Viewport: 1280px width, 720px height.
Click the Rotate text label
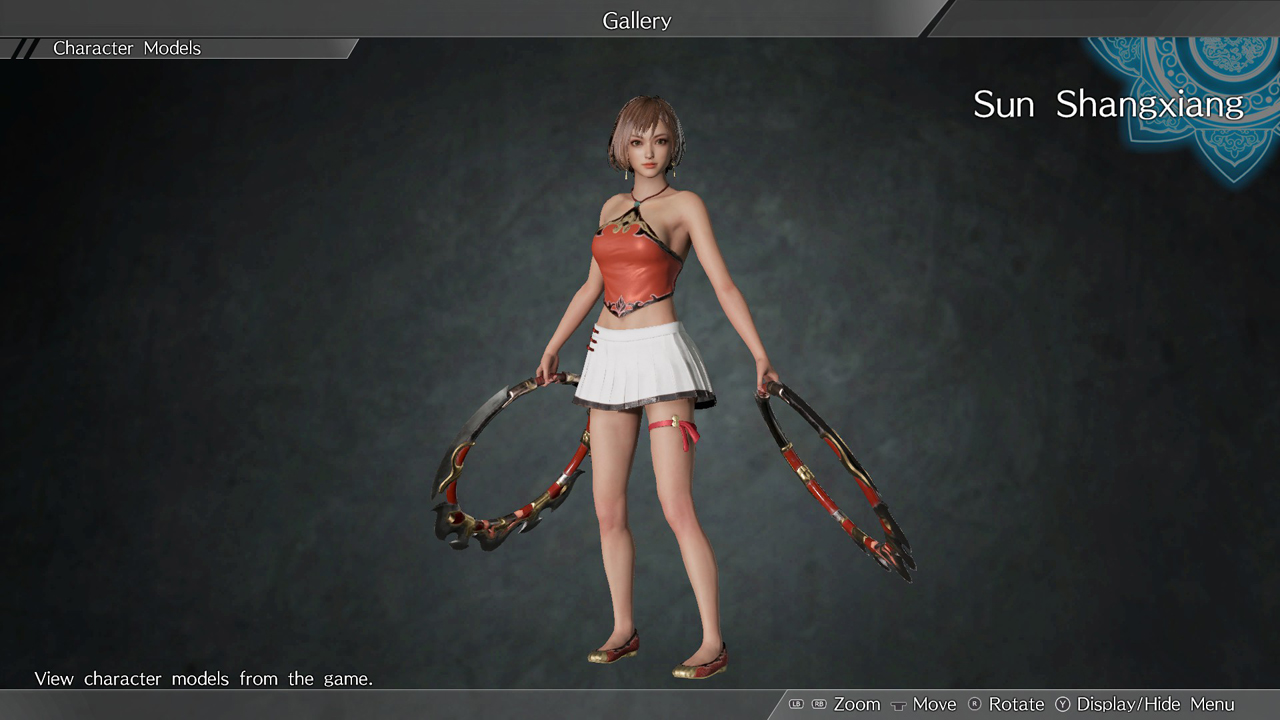pos(1015,703)
